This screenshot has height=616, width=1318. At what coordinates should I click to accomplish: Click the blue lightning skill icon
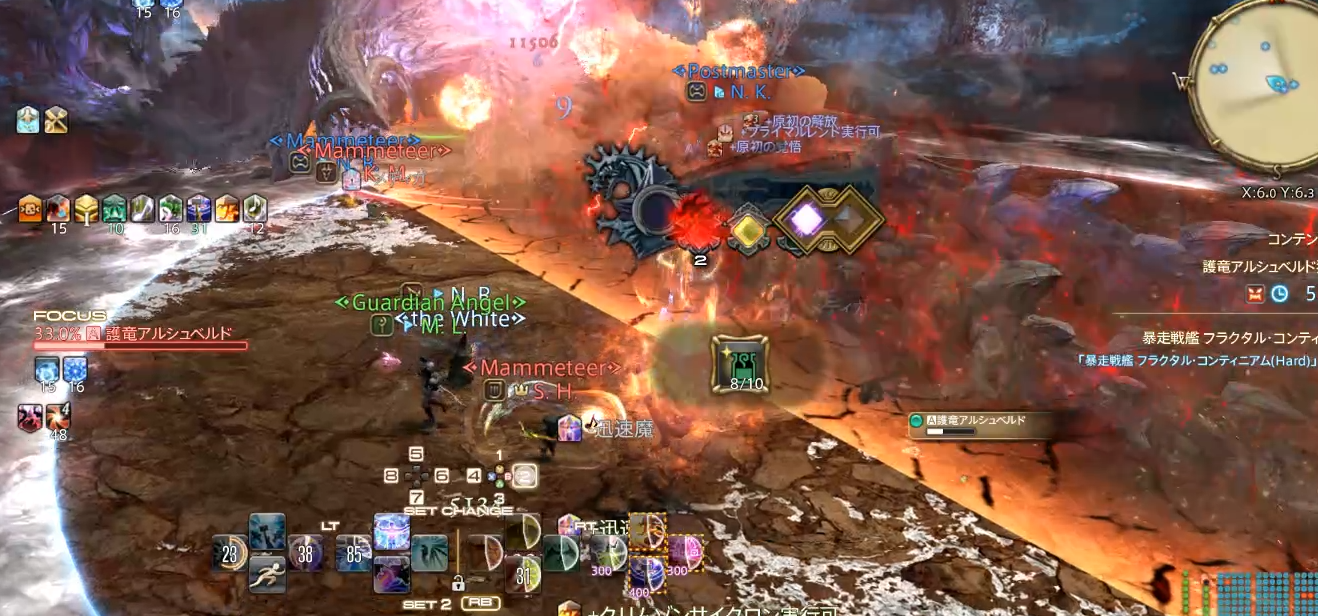click(267, 532)
